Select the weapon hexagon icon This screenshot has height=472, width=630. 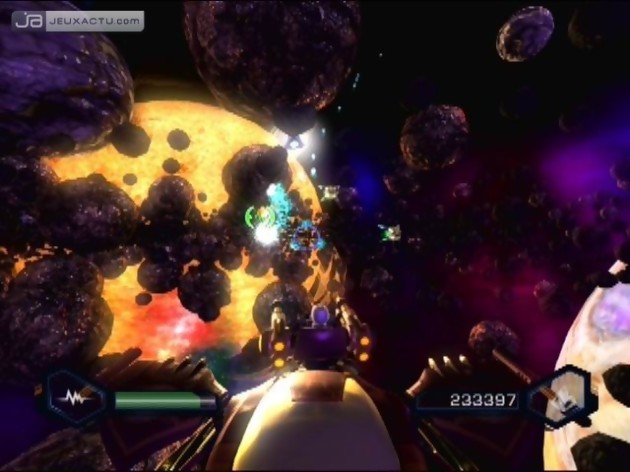coord(561,398)
